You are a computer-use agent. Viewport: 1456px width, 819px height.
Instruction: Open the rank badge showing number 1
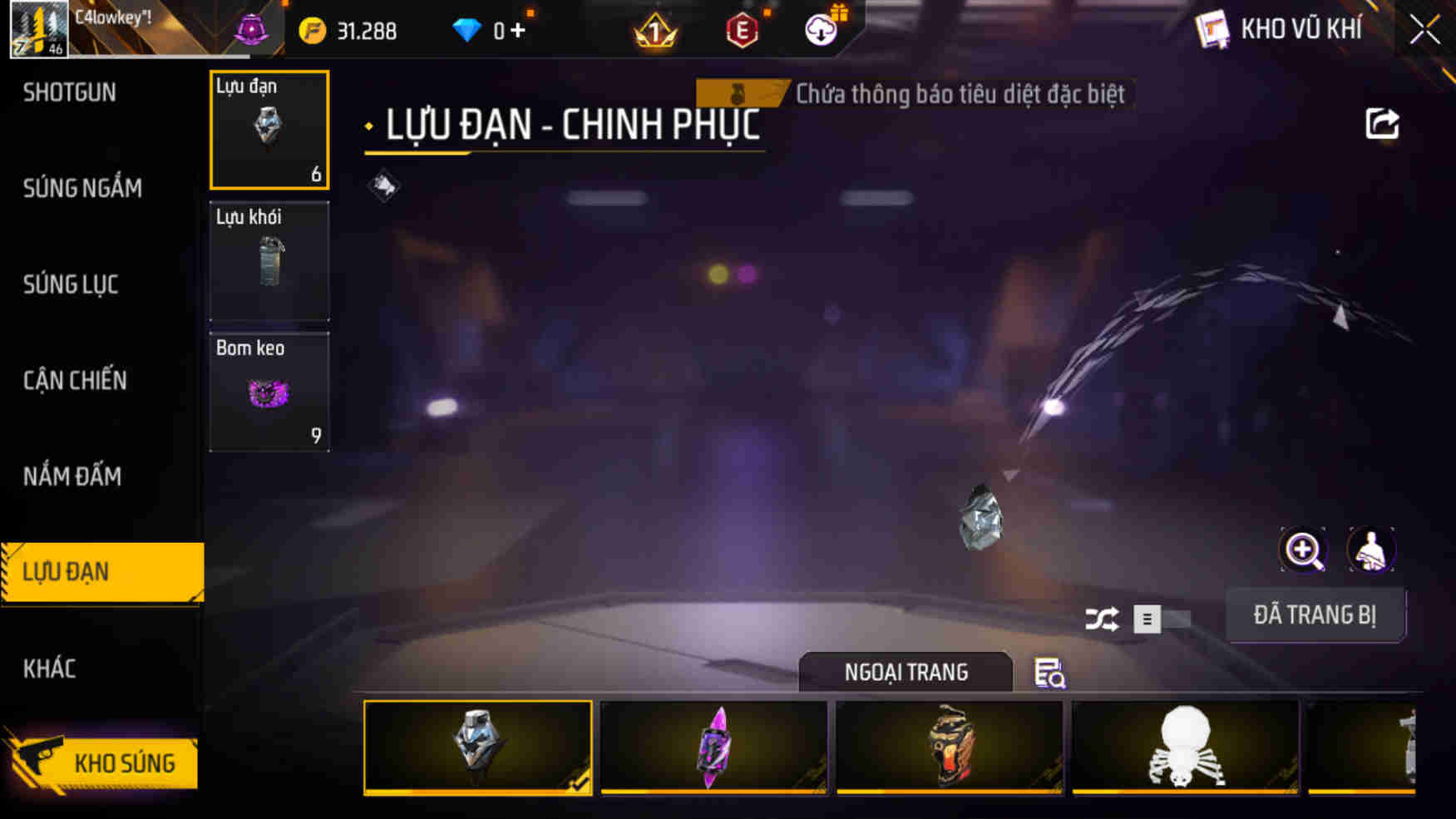point(656,31)
